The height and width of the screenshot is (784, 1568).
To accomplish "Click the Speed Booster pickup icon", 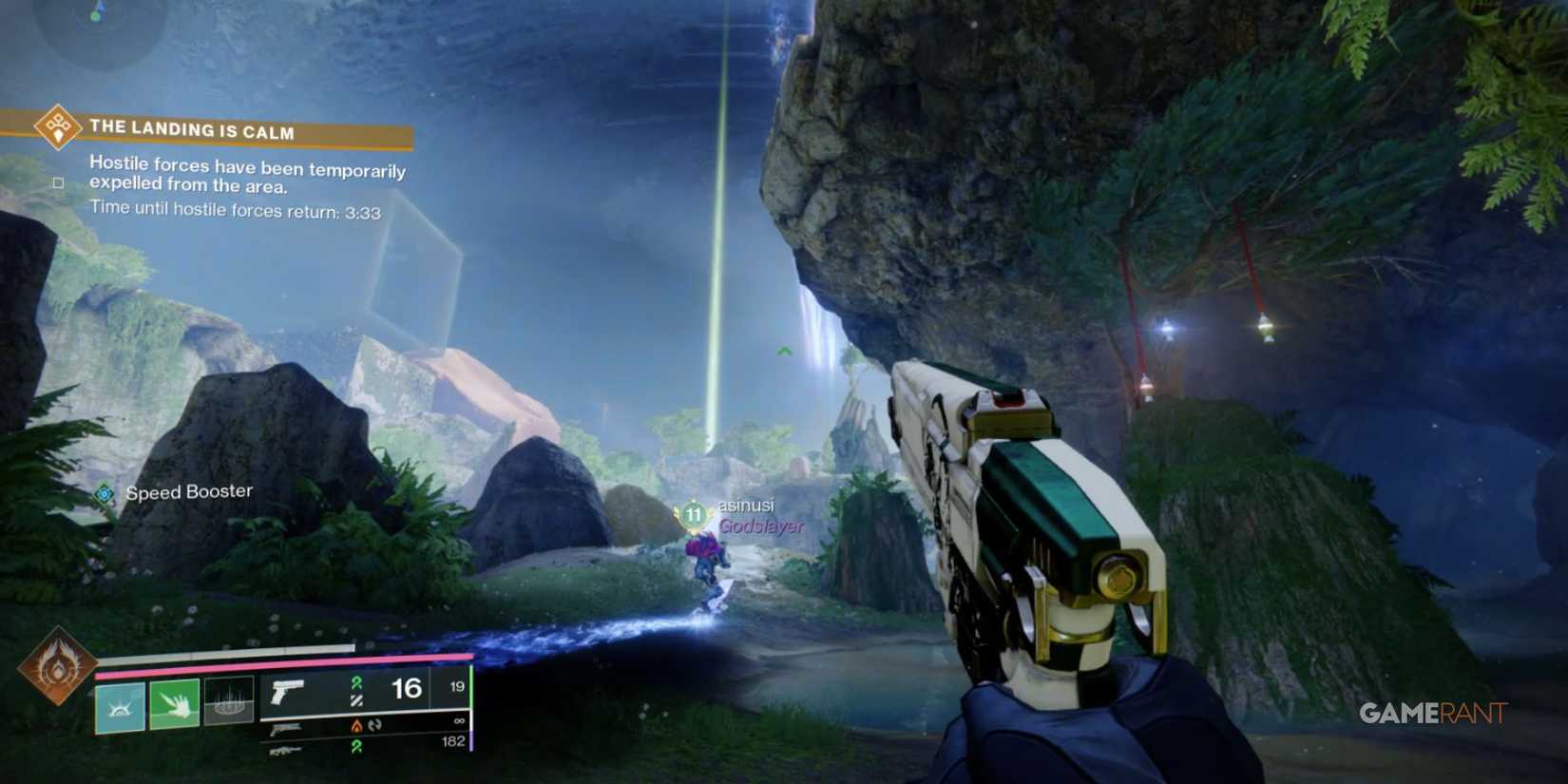I will (x=103, y=493).
